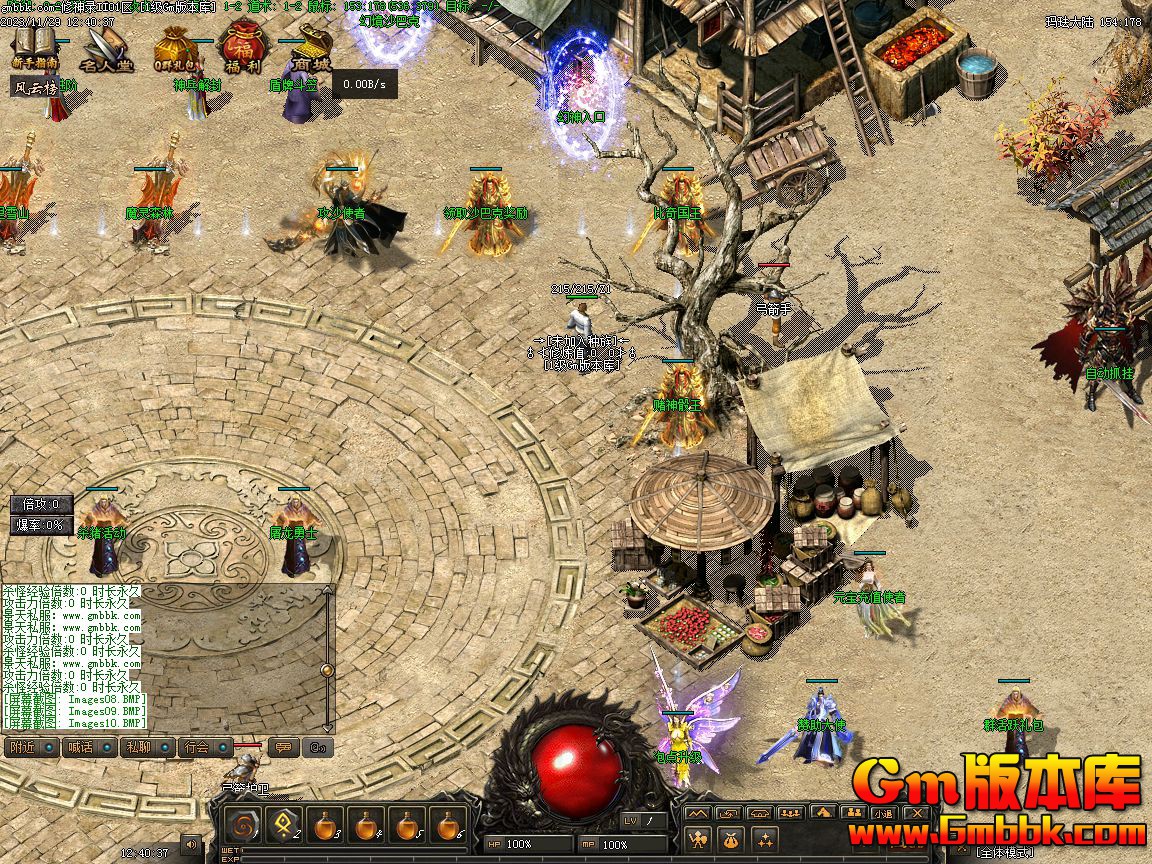Select the 私聊 private chat channel
This screenshot has width=1152, height=864.
pyautogui.click(x=138, y=747)
